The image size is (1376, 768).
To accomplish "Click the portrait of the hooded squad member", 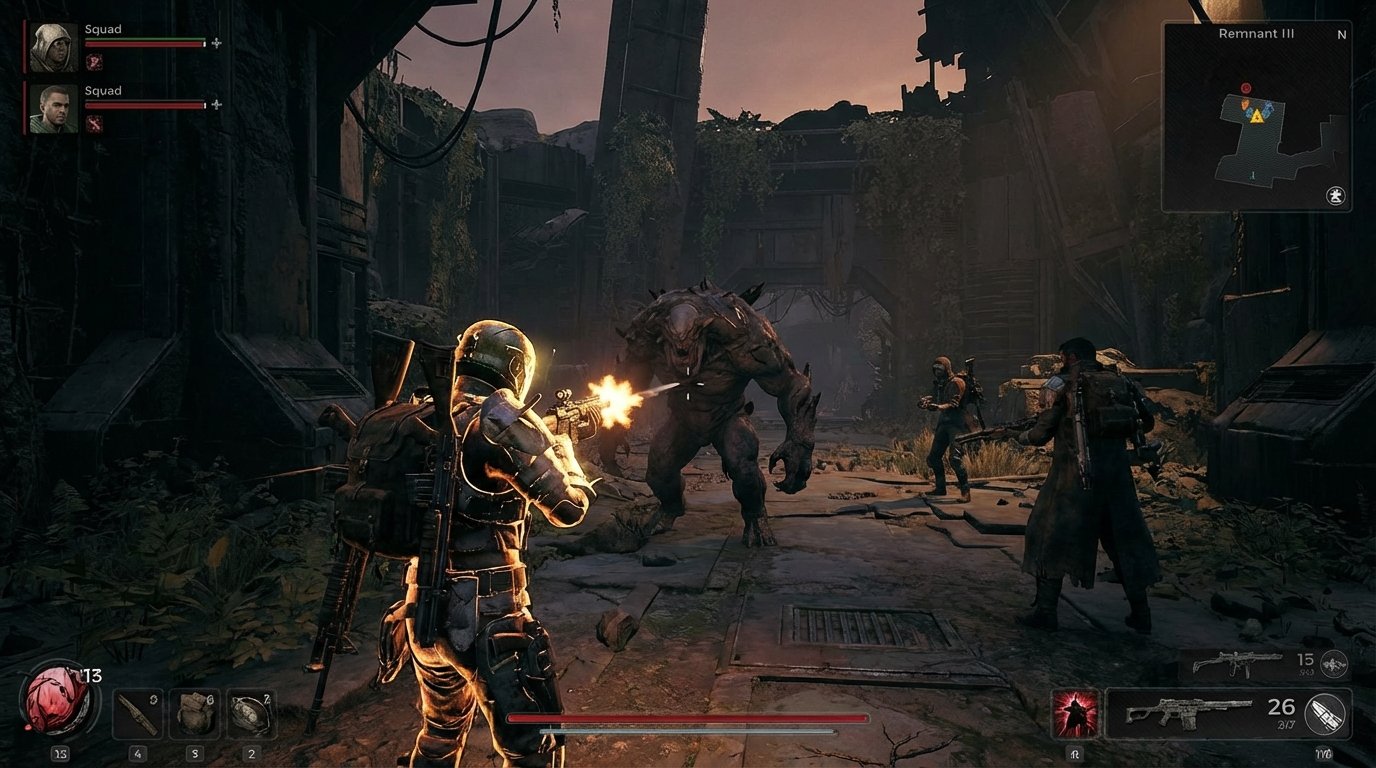I will [x=53, y=47].
